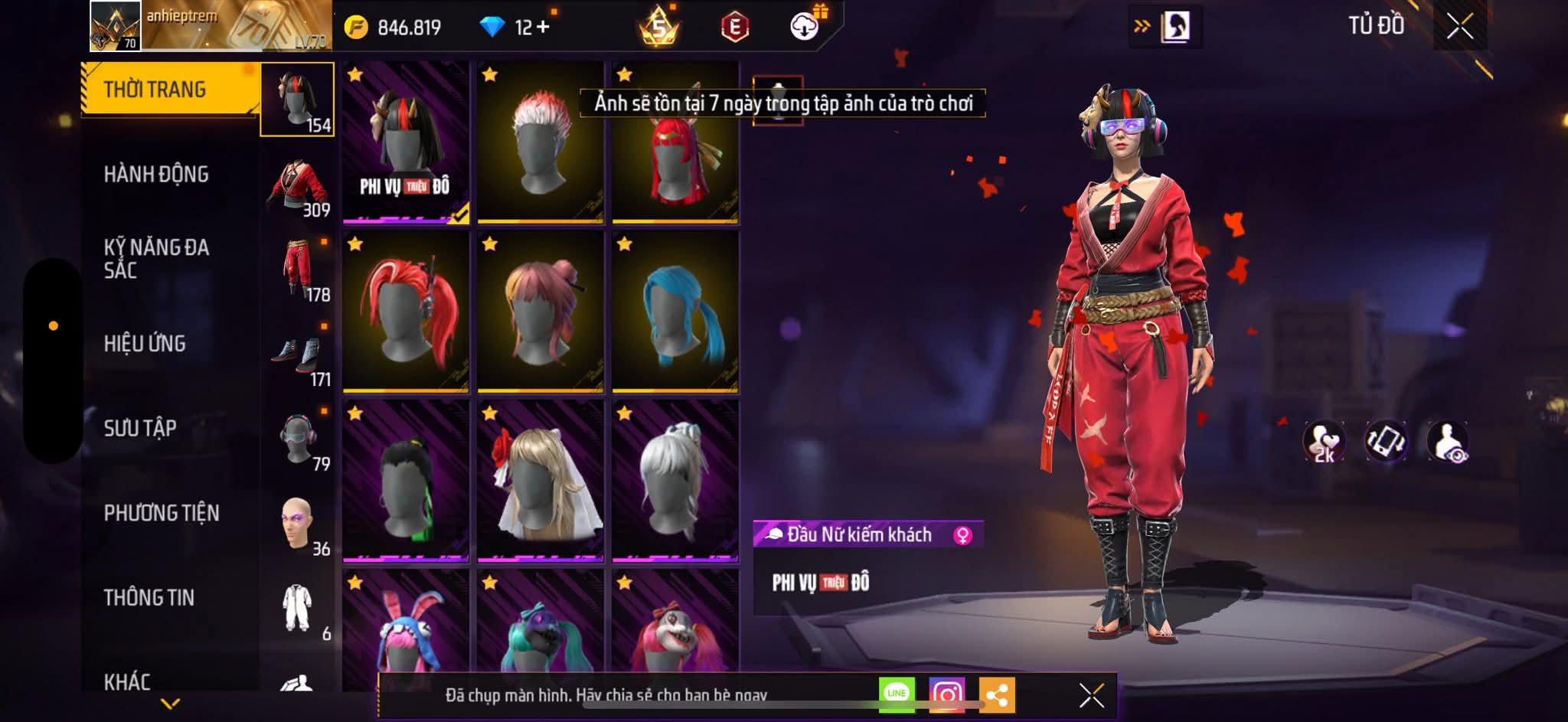Select the pink bun hairstyle
Screen dimensions: 1568x722
click(x=540, y=312)
